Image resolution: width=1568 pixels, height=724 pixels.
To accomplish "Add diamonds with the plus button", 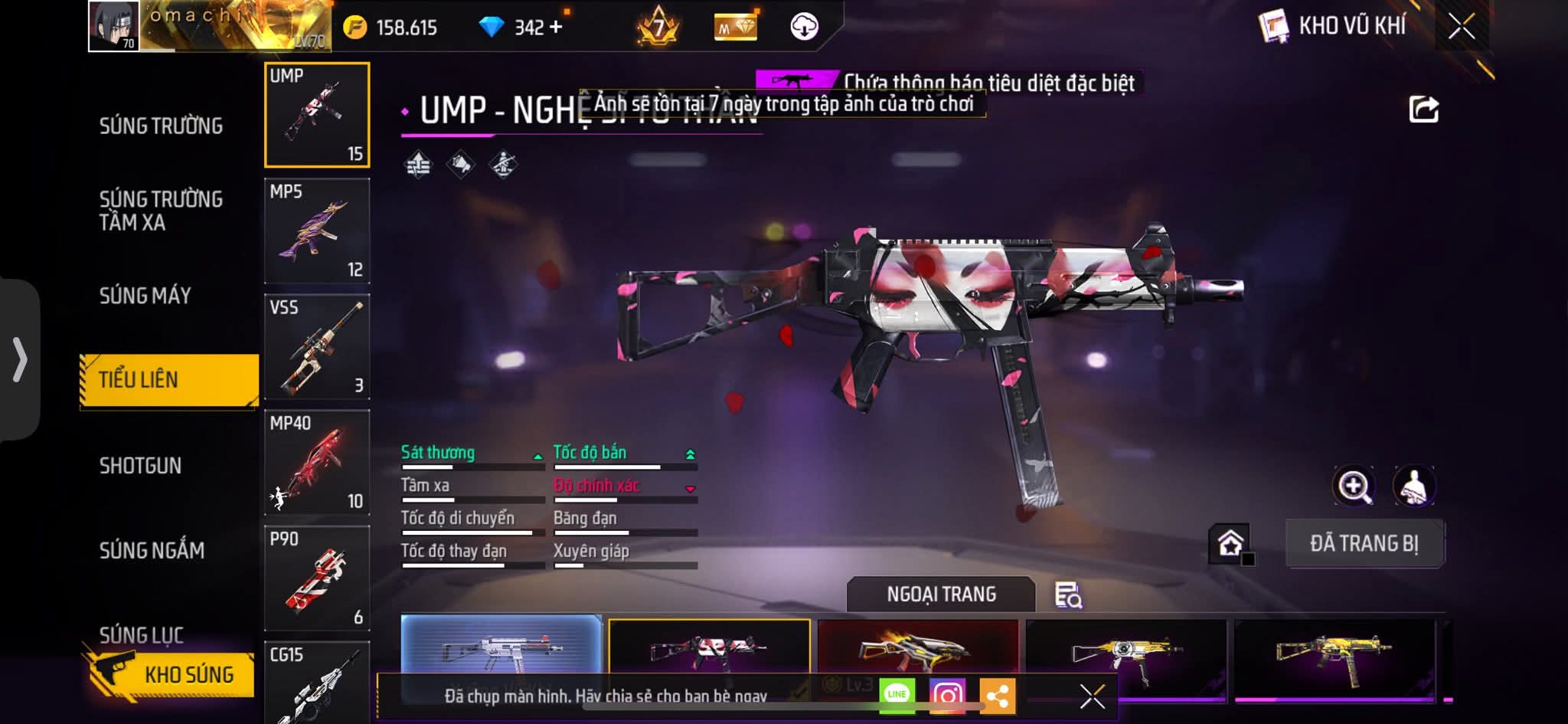I will (x=556, y=27).
